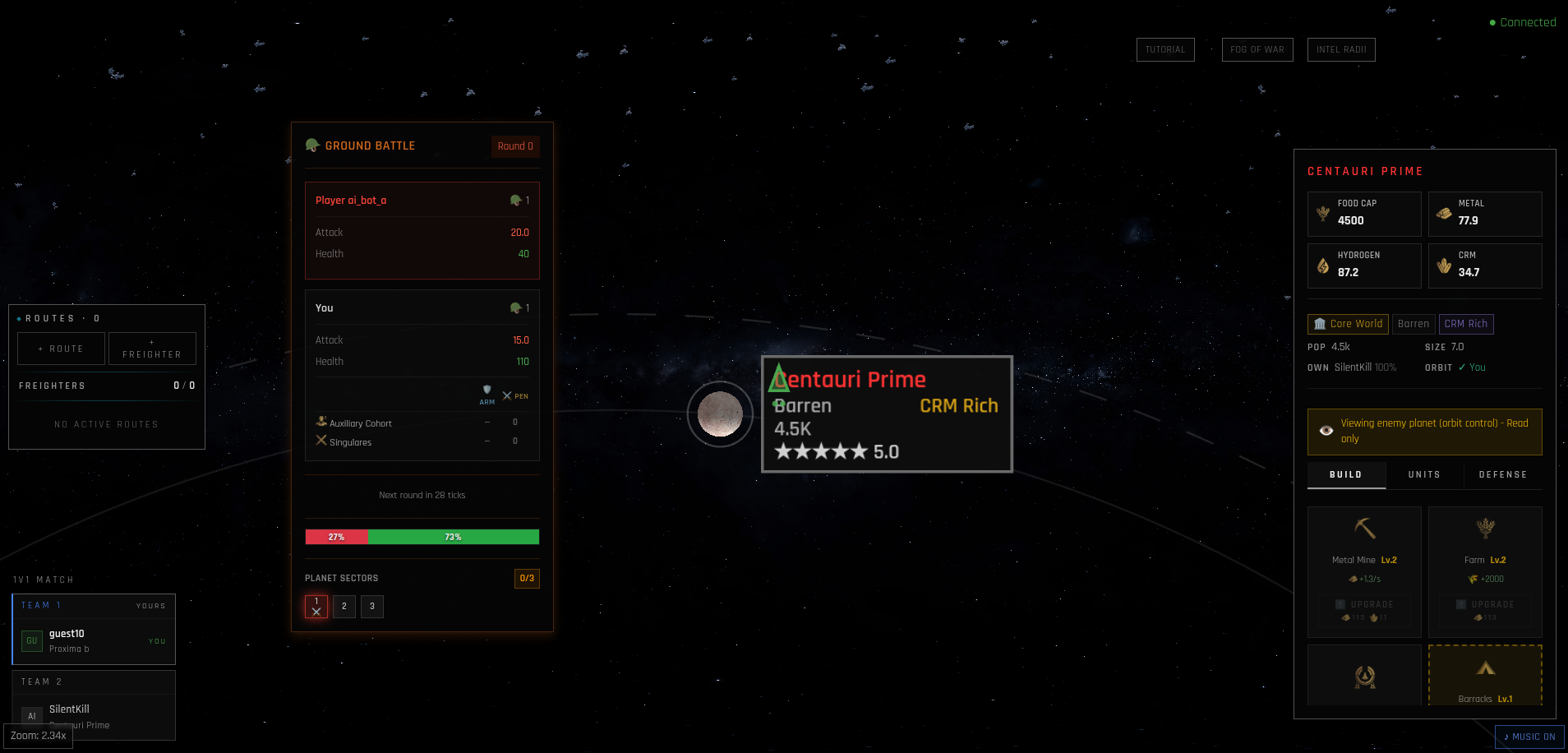Select the Barracks Lv.1 building

pyautogui.click(x=1485, y=676)
